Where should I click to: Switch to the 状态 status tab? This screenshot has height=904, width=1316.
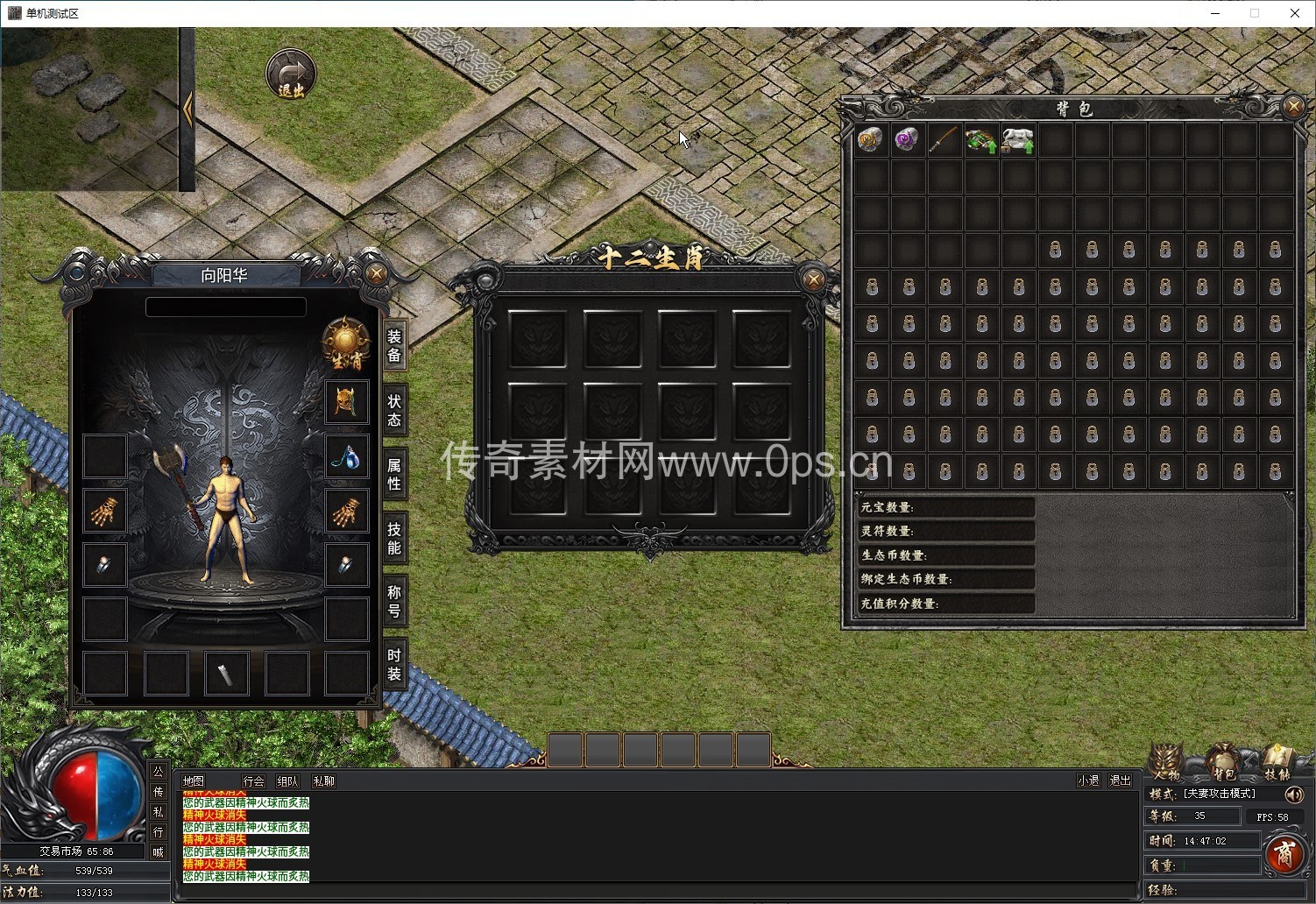click(394, 410)
